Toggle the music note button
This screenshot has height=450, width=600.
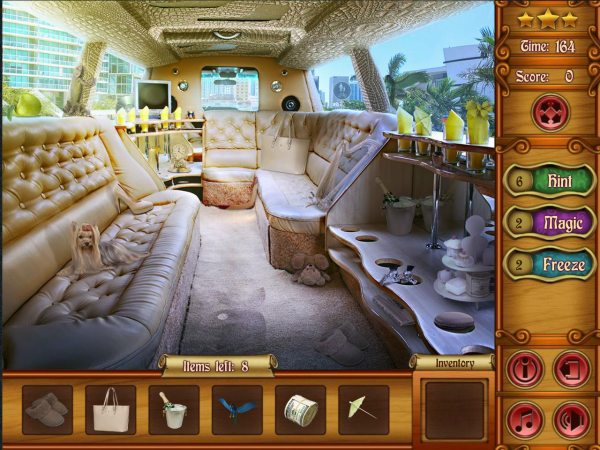[524, 419]
